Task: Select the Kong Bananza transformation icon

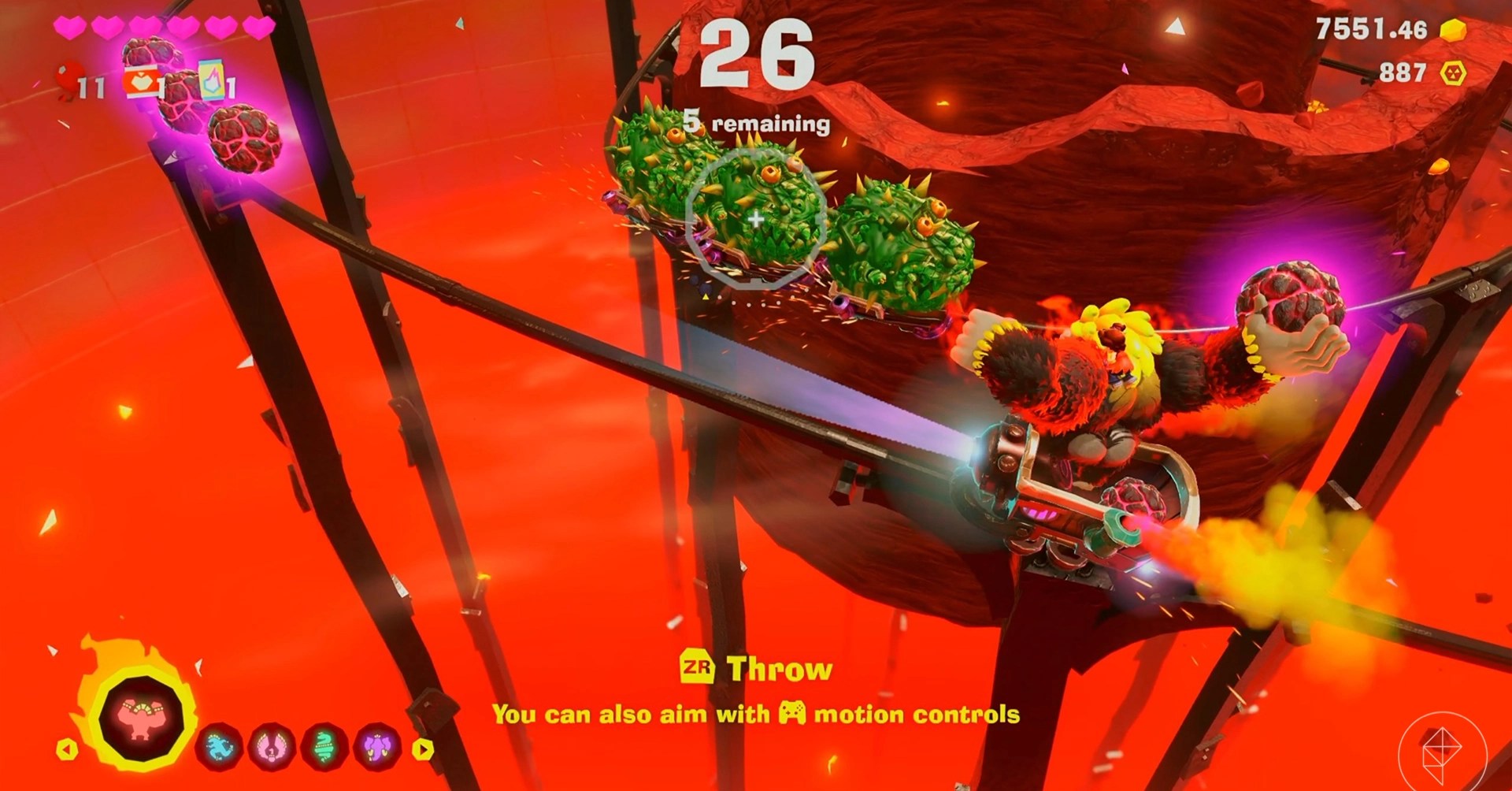Action: [x=140, y=719]
